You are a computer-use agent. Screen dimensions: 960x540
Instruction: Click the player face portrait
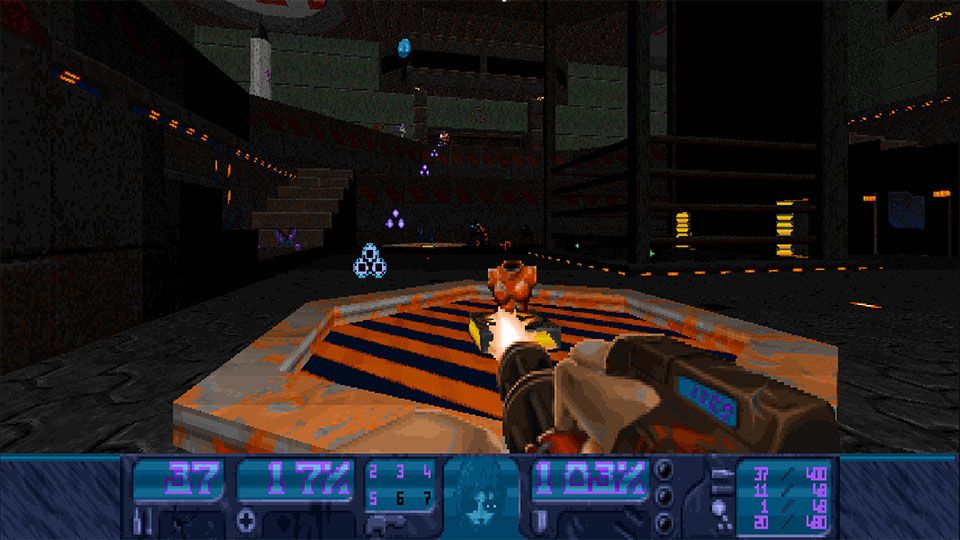click(481, 492)
